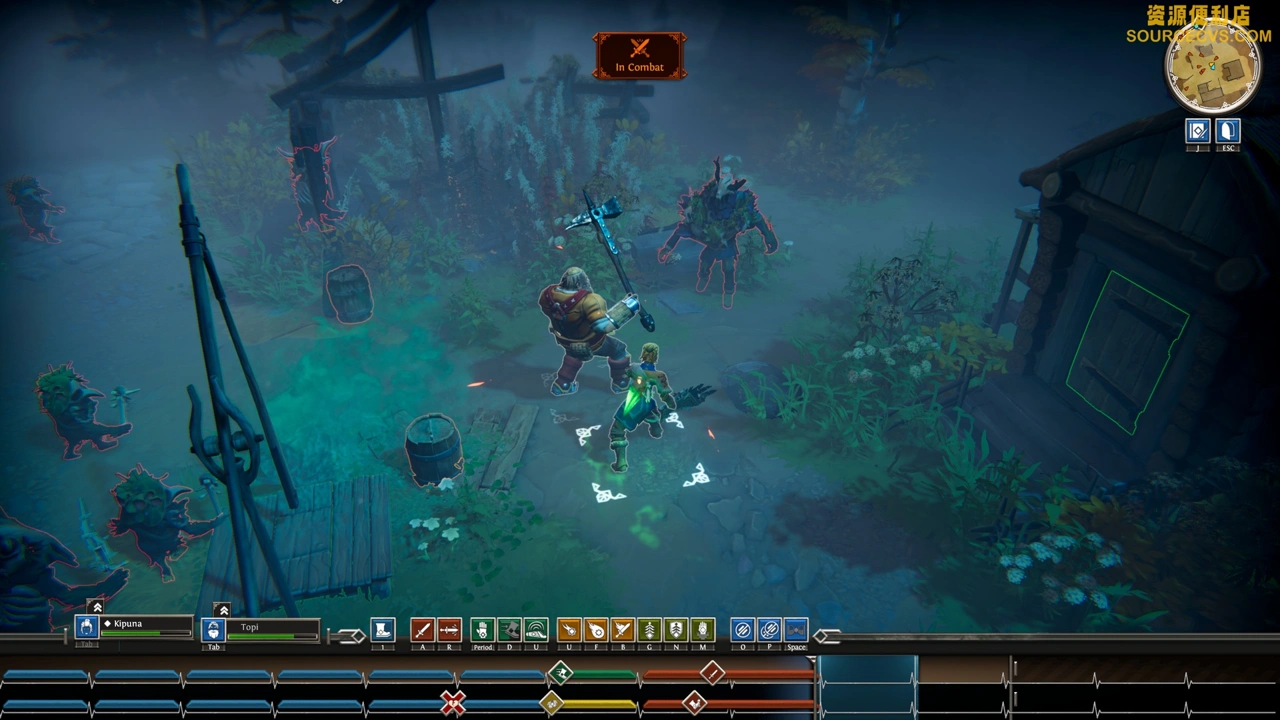
Task: Click the broken heart X timeline marker
Action: pos(453,704)
